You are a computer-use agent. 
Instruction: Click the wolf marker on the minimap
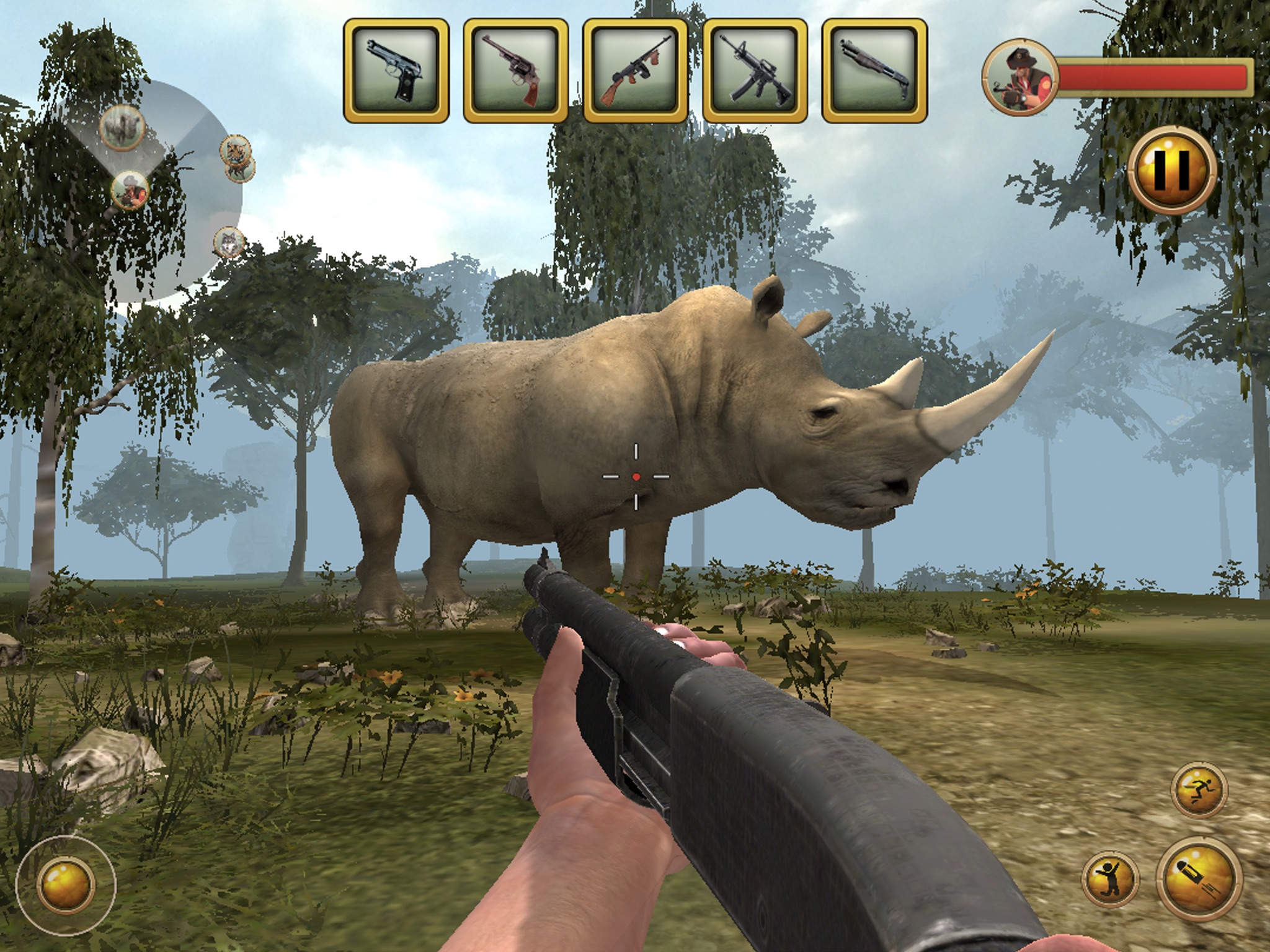pyautogui.click(x=228, y=242)
